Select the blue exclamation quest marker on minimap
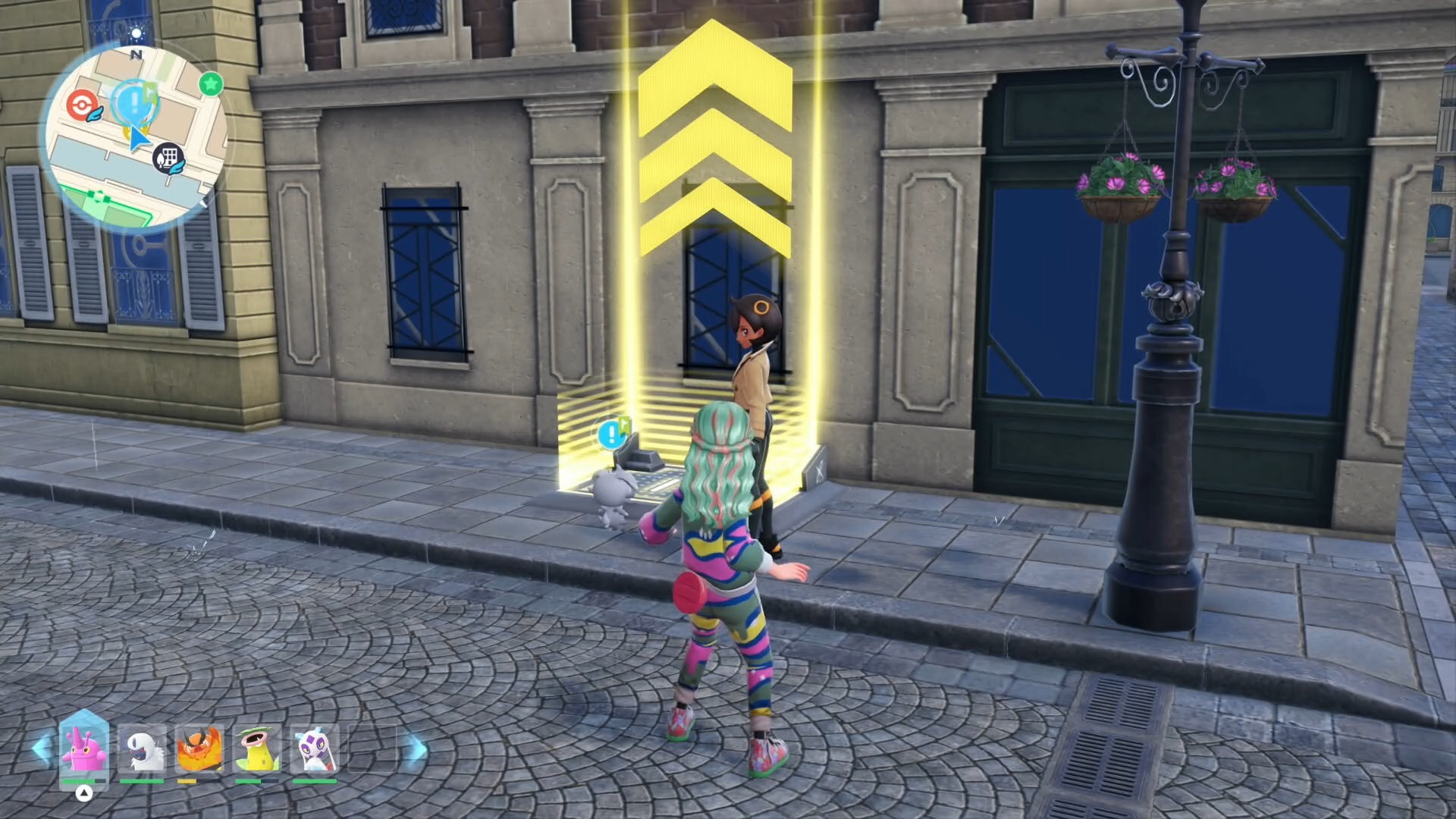The width and height of the screenshot is (1456, 819). 134,100
